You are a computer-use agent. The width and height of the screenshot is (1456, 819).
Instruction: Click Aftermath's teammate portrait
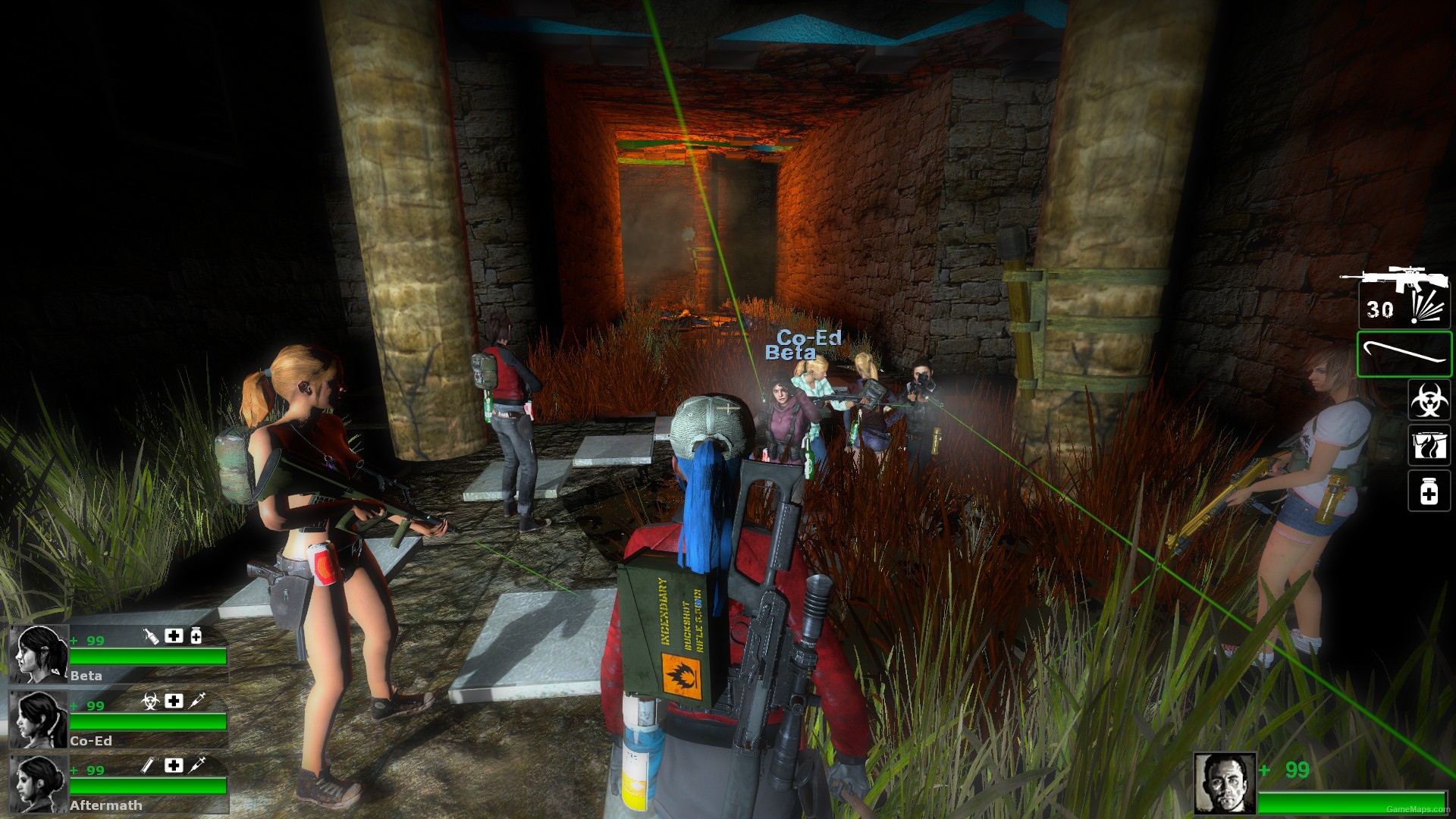click(38, 783)
